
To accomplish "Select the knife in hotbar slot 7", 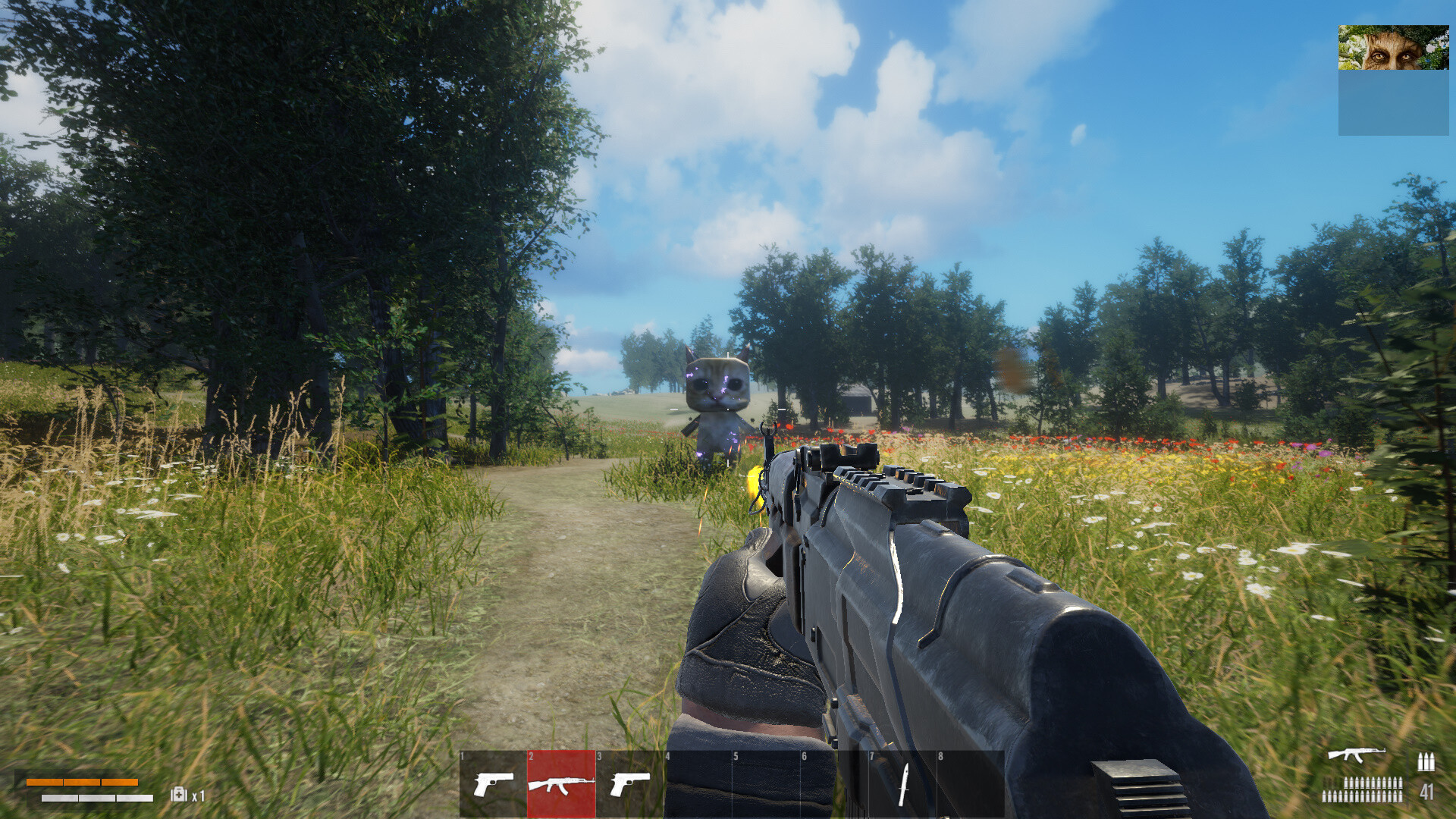I will pyautogui.click(x=902, y=785).
